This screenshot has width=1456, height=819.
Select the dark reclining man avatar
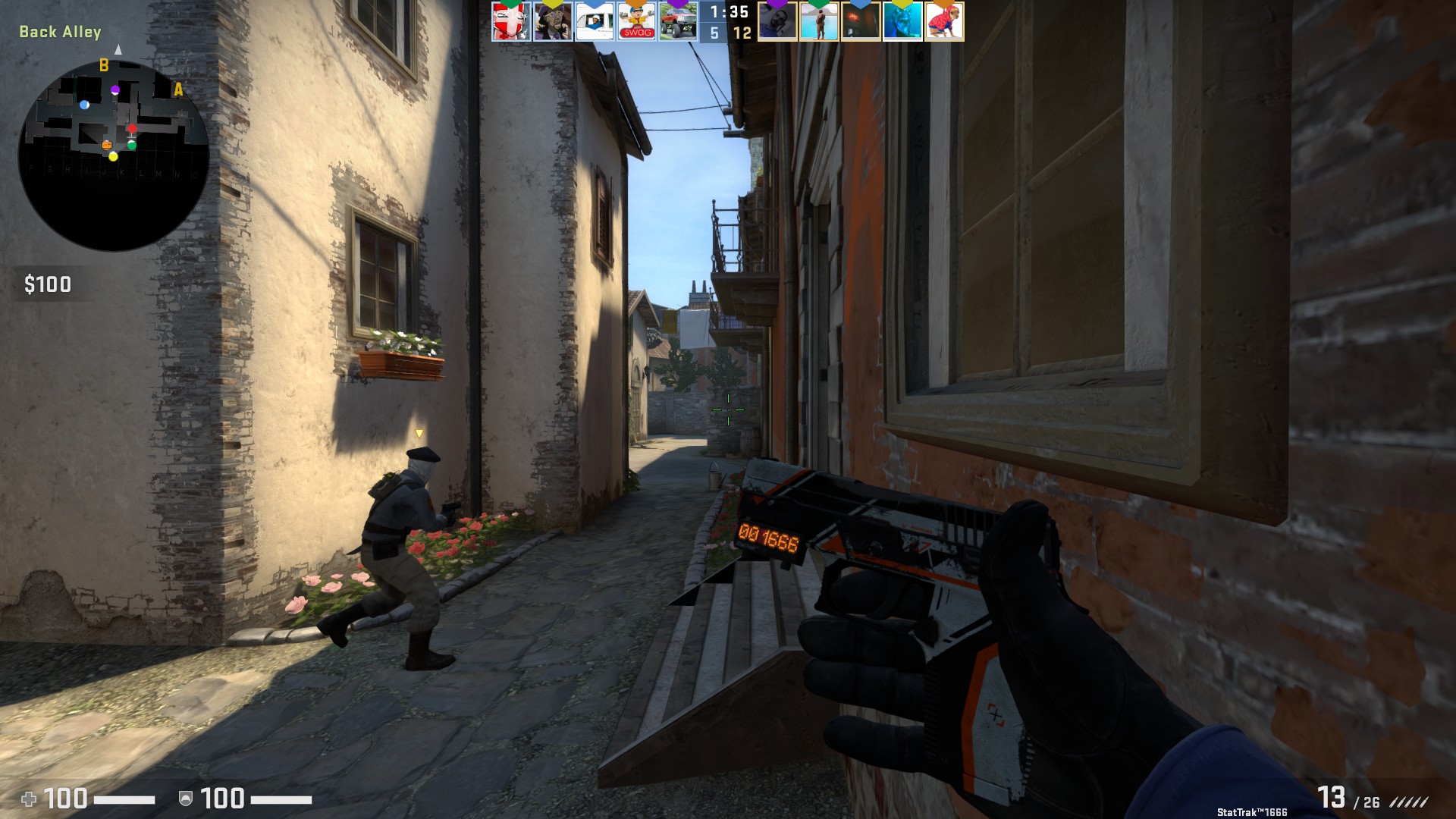click(x=778, y=22)
